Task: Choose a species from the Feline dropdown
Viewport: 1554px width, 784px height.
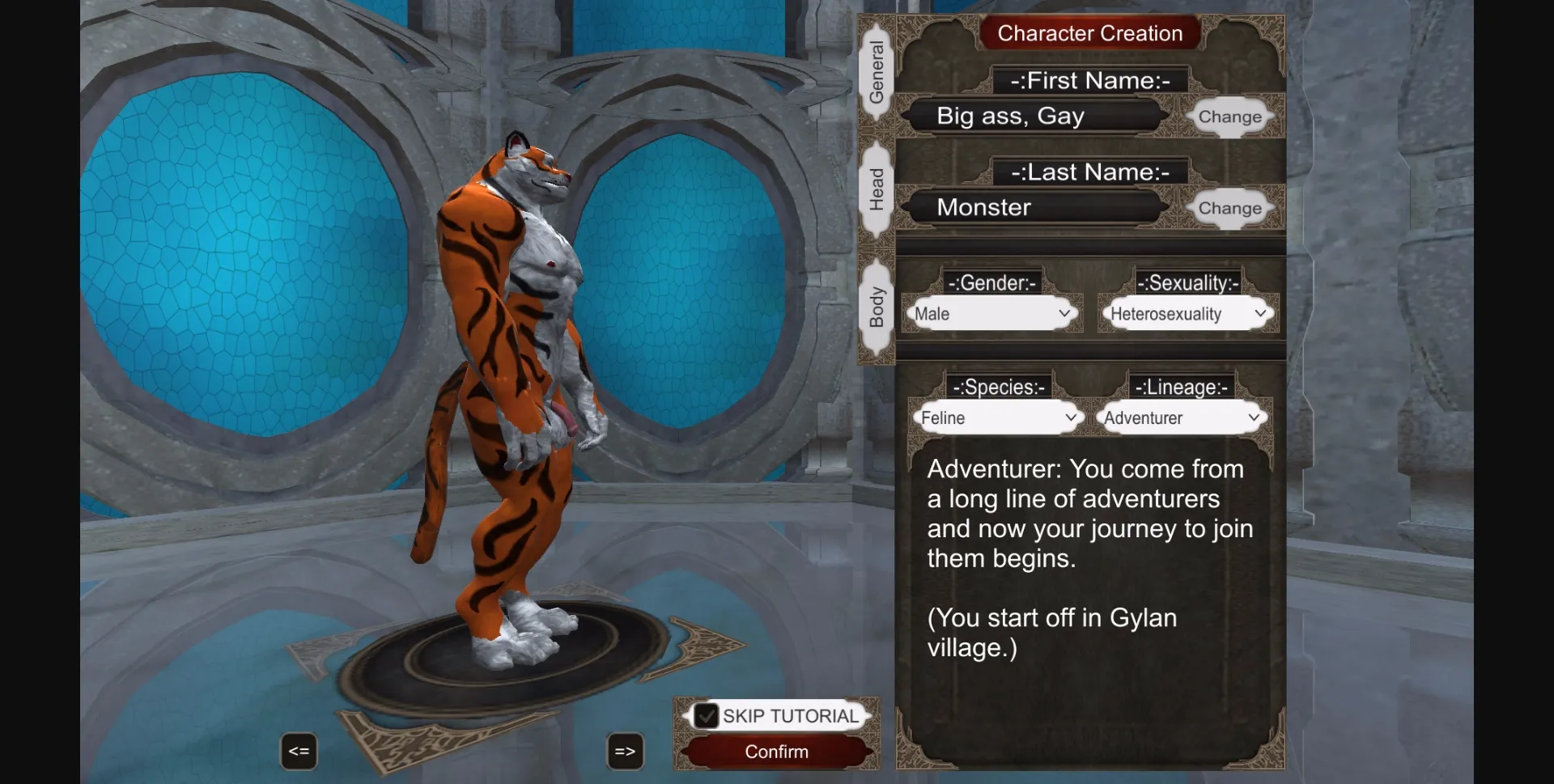Action: pos(998,417)
